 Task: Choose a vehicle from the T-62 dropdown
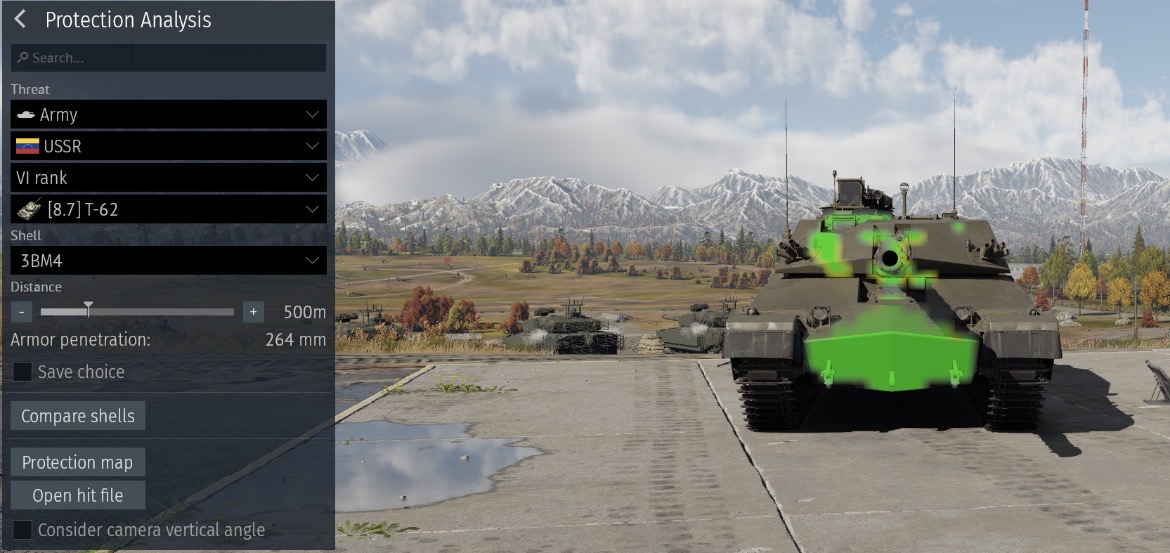tap(168, 209)
